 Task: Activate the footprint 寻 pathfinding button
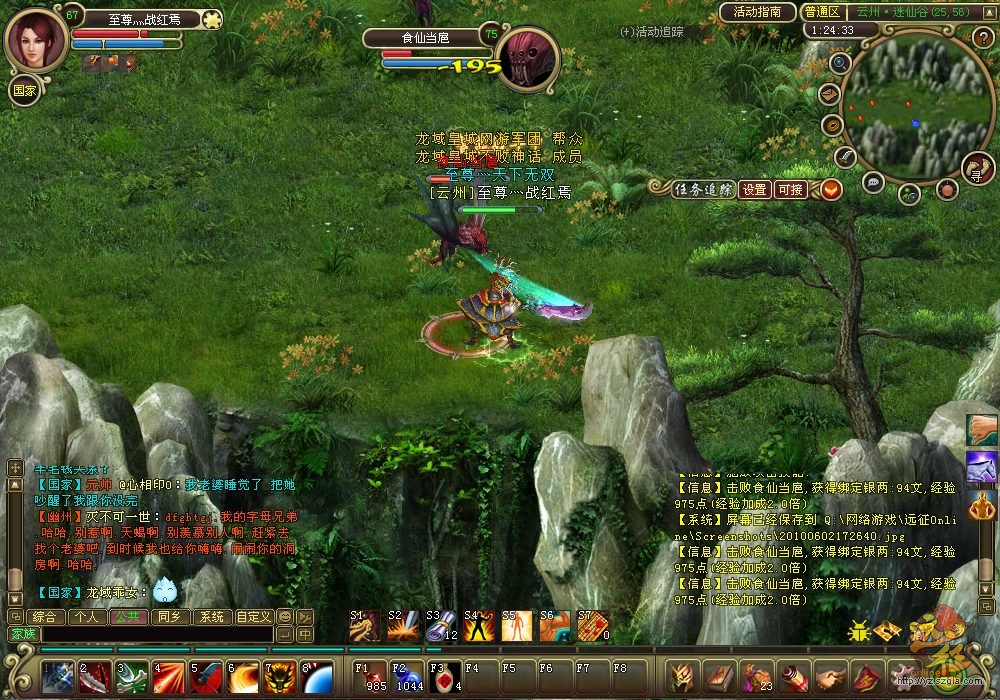click(977, 168)
